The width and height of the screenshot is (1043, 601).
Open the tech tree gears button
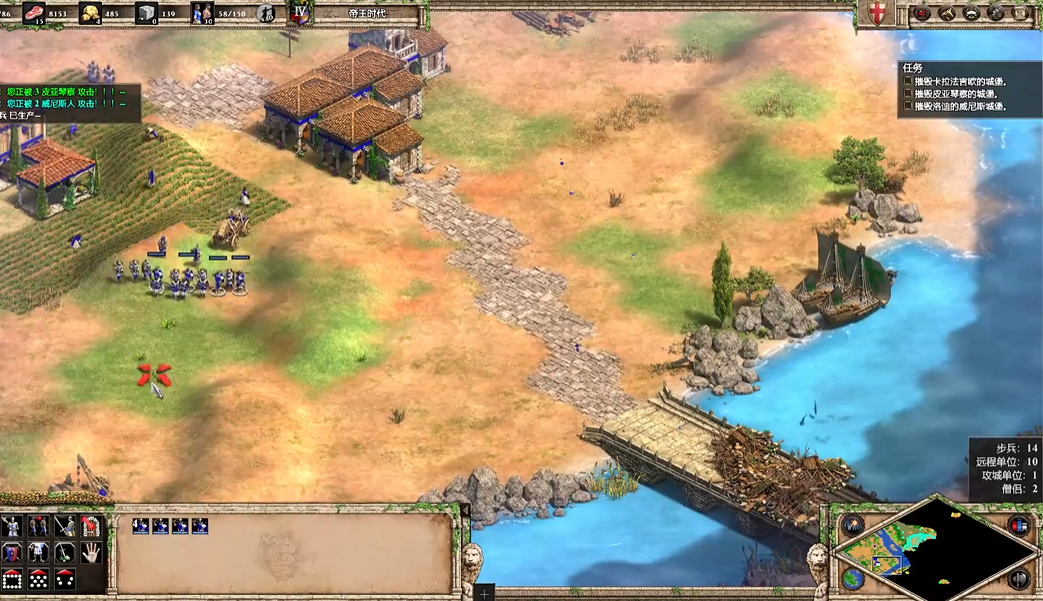996,13
